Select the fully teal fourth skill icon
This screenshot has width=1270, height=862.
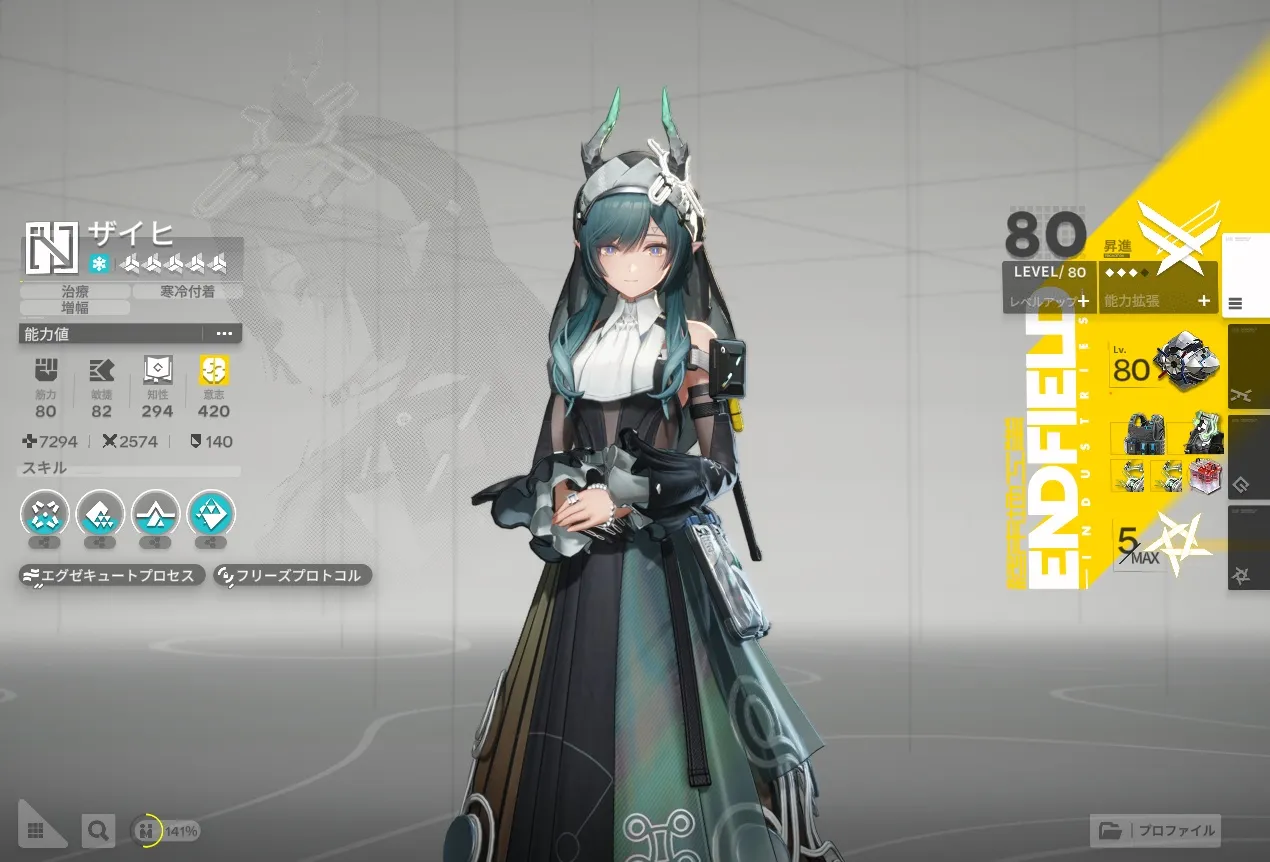(210, 514)
